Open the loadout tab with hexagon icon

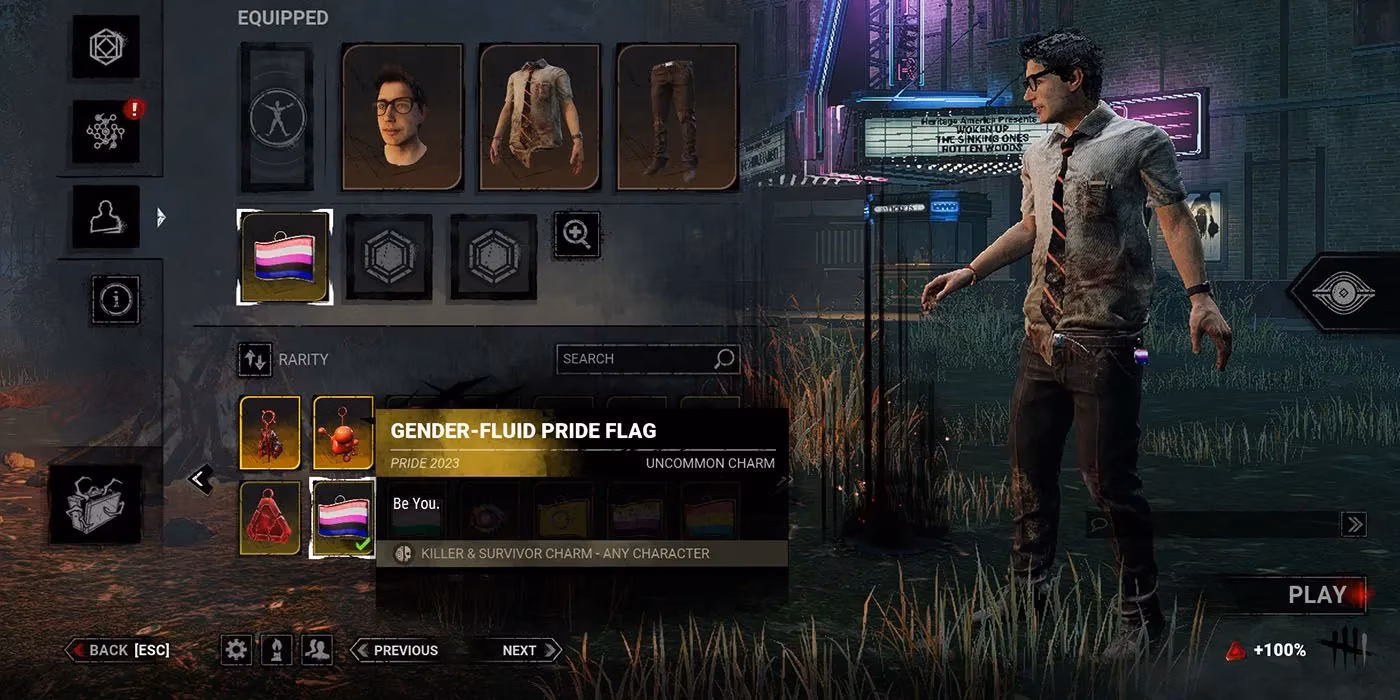105,47
